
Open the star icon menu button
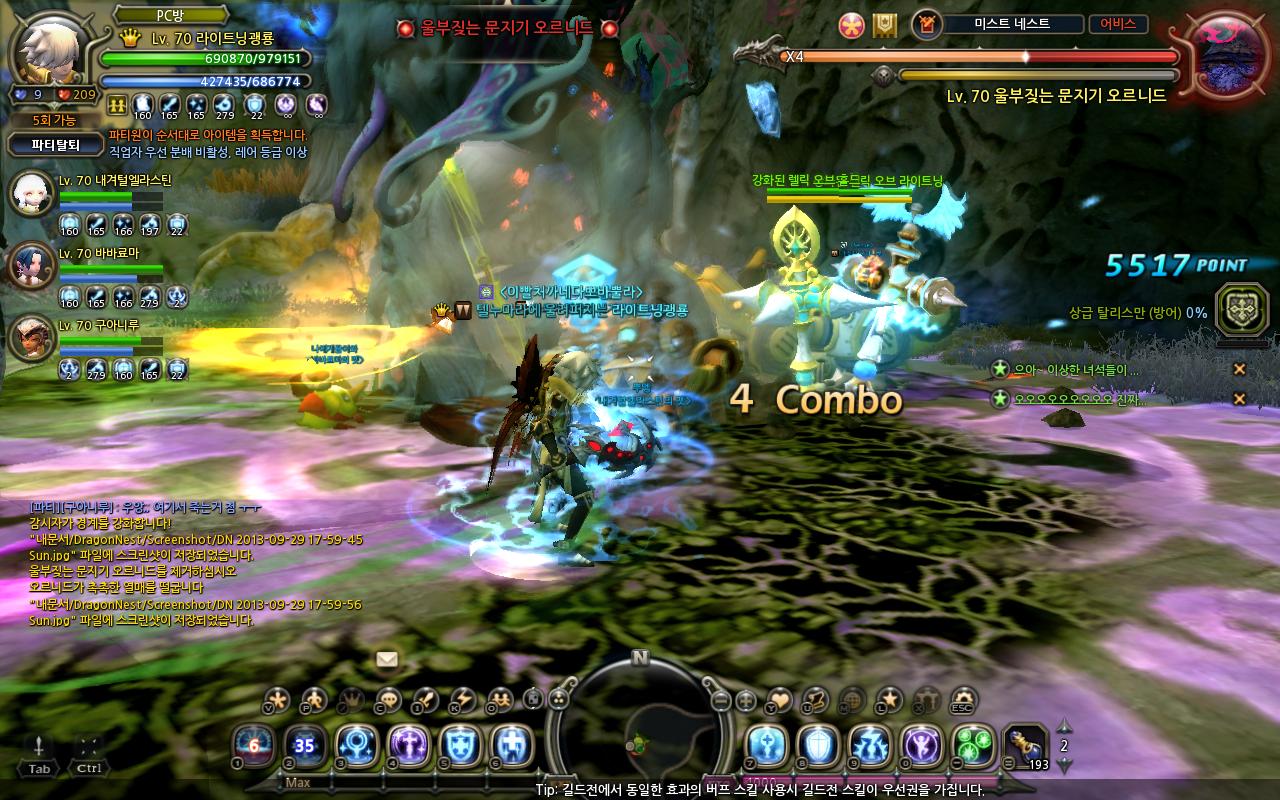tap(888, 699)
